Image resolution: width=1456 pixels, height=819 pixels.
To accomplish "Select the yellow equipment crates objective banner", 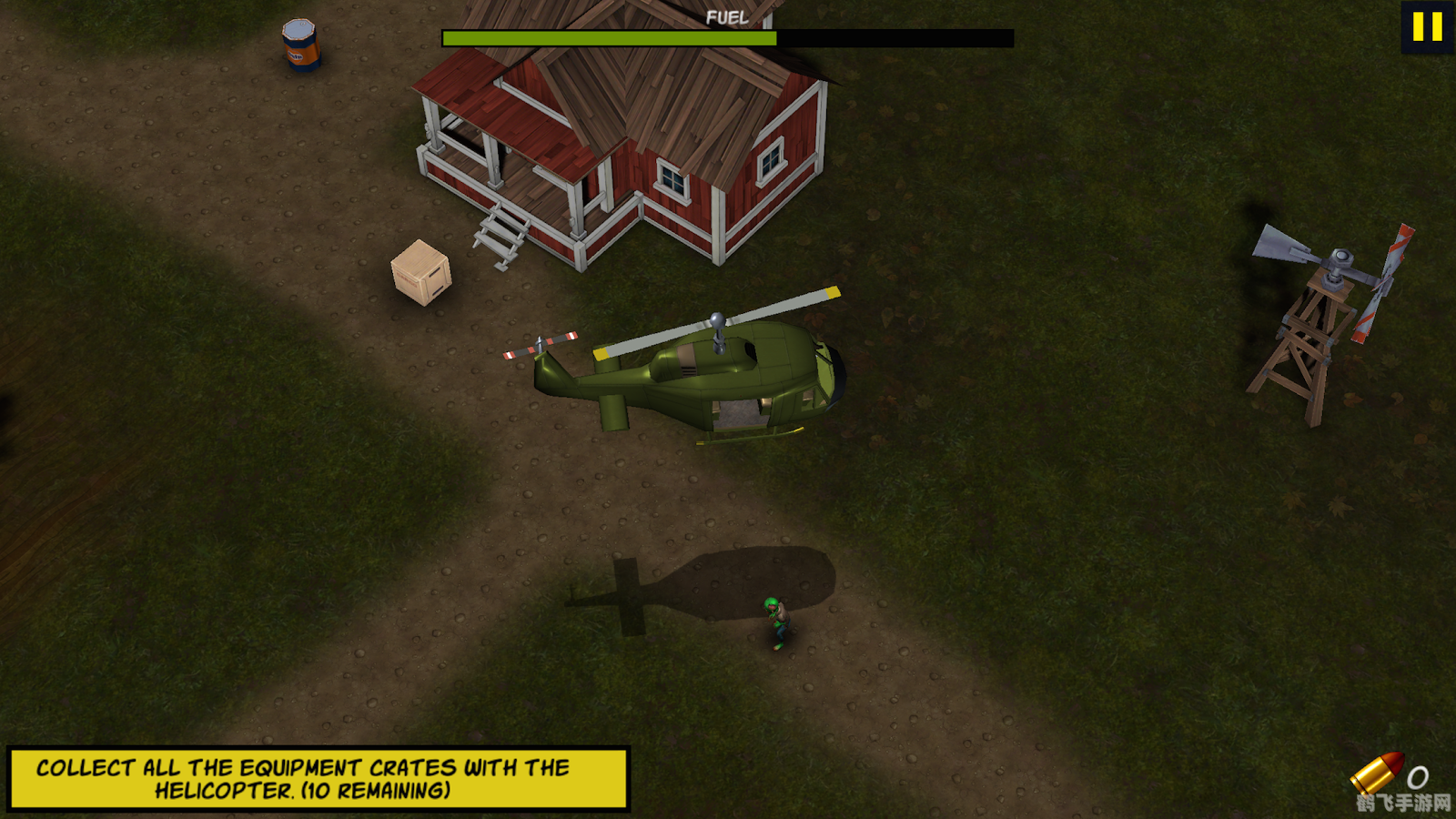I will coord(318,779).
